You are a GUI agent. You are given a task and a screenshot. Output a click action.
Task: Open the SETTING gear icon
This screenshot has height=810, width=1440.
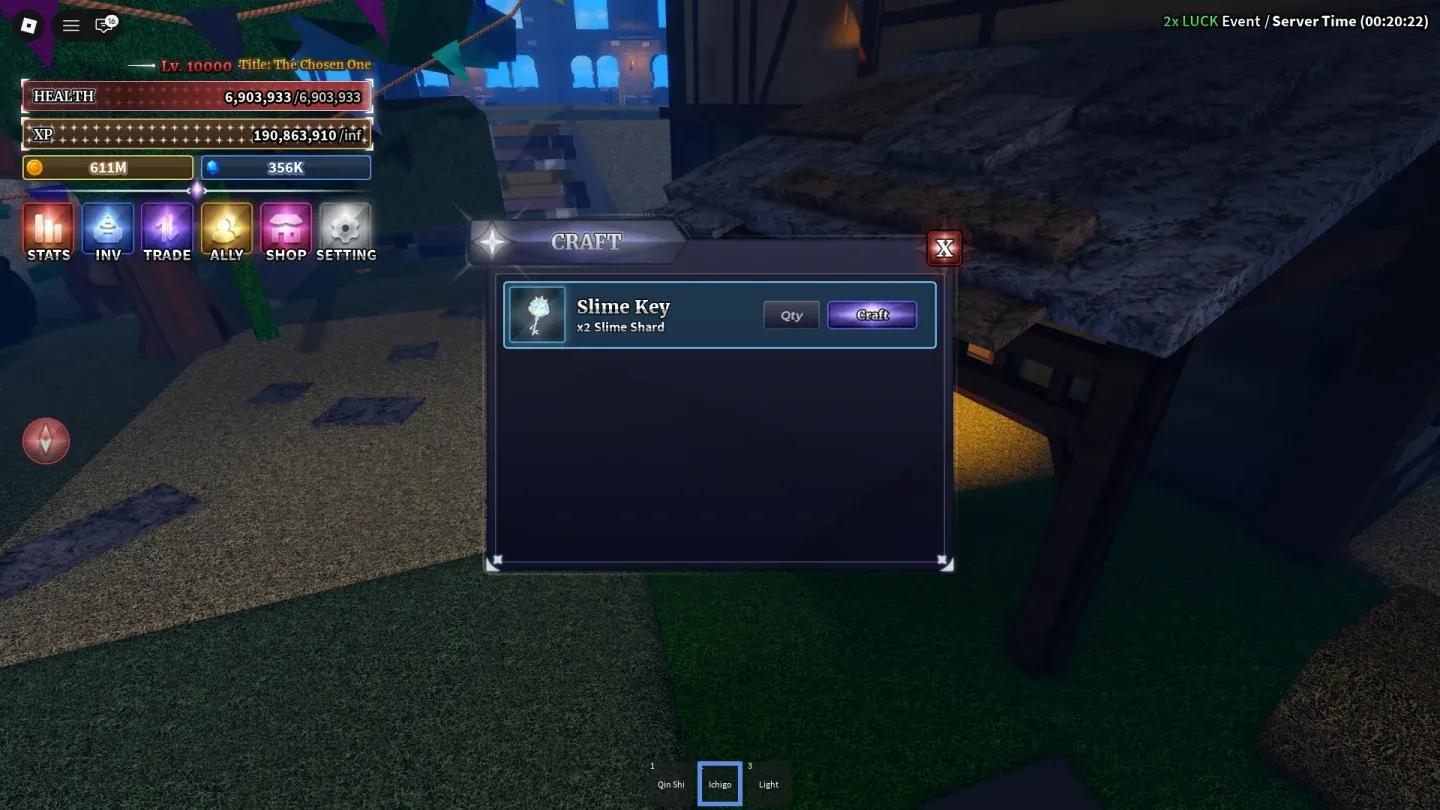(345, 230)
